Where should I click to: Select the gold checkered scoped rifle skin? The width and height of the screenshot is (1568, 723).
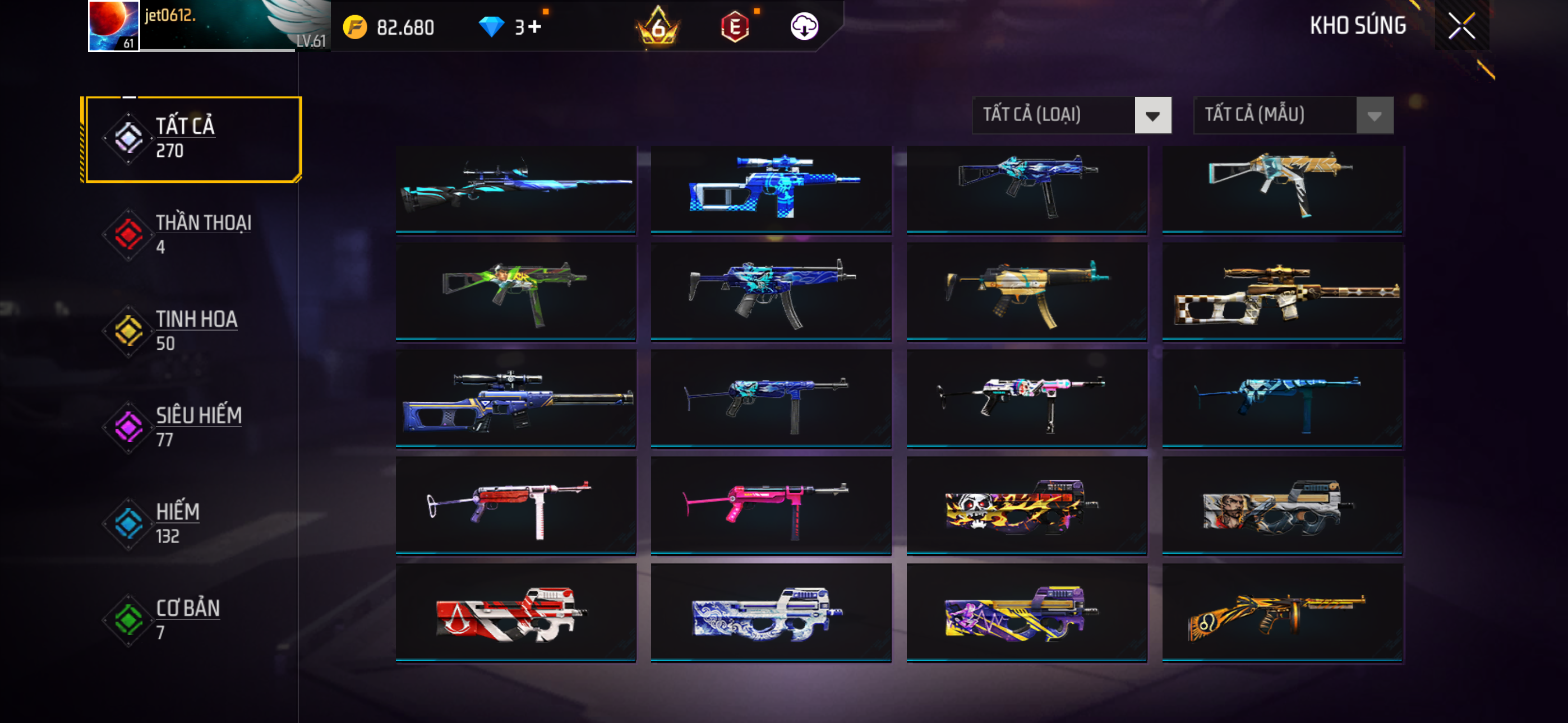(x=1283, y=292)
